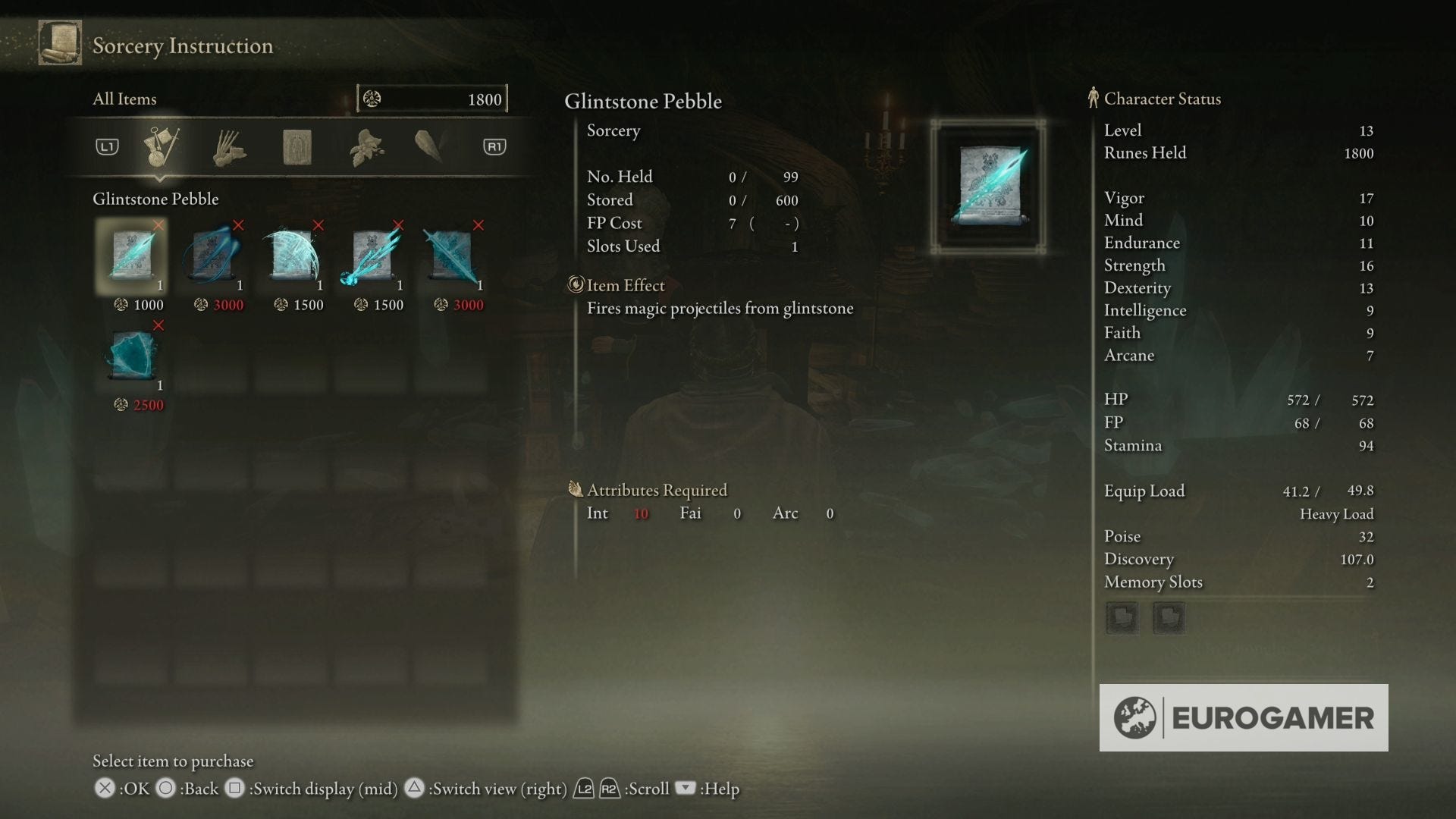The height and width of the screenshot is (819, 1456).
Task: Click the Sorcery Instruction scroll emblem
Action: click(60, 43)
